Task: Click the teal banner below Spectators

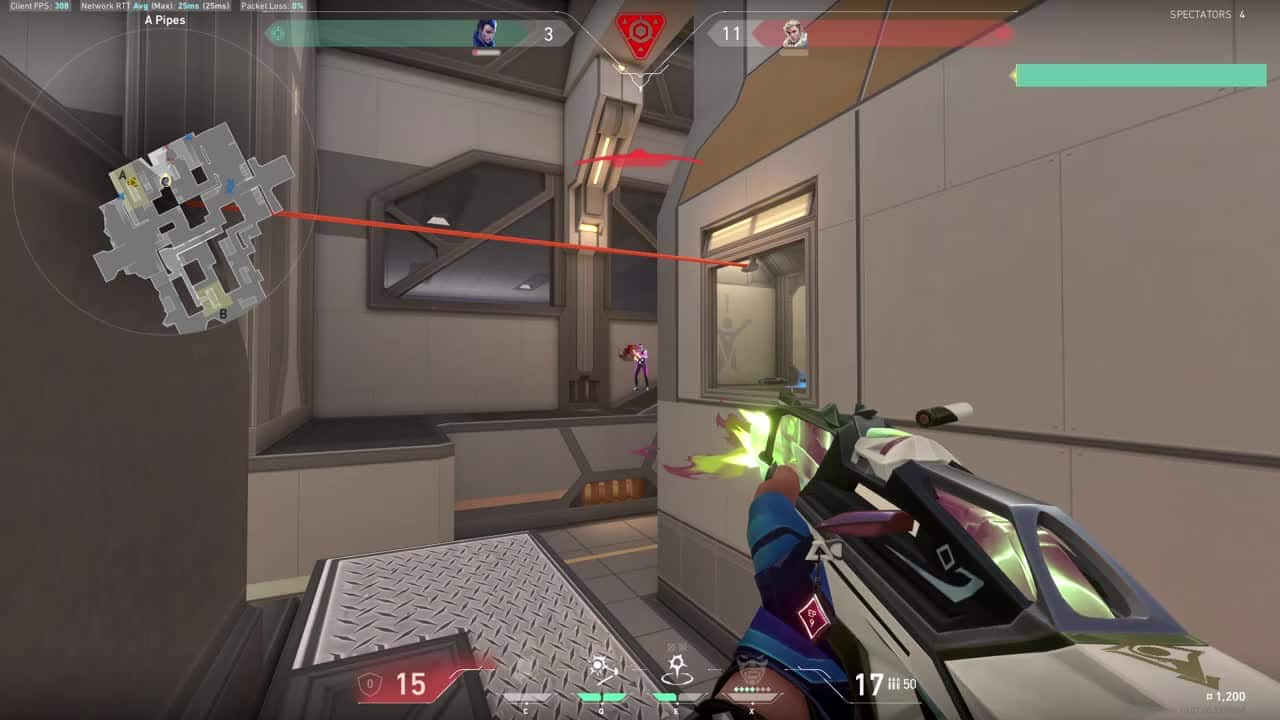Action: (x=1141, y=75)
